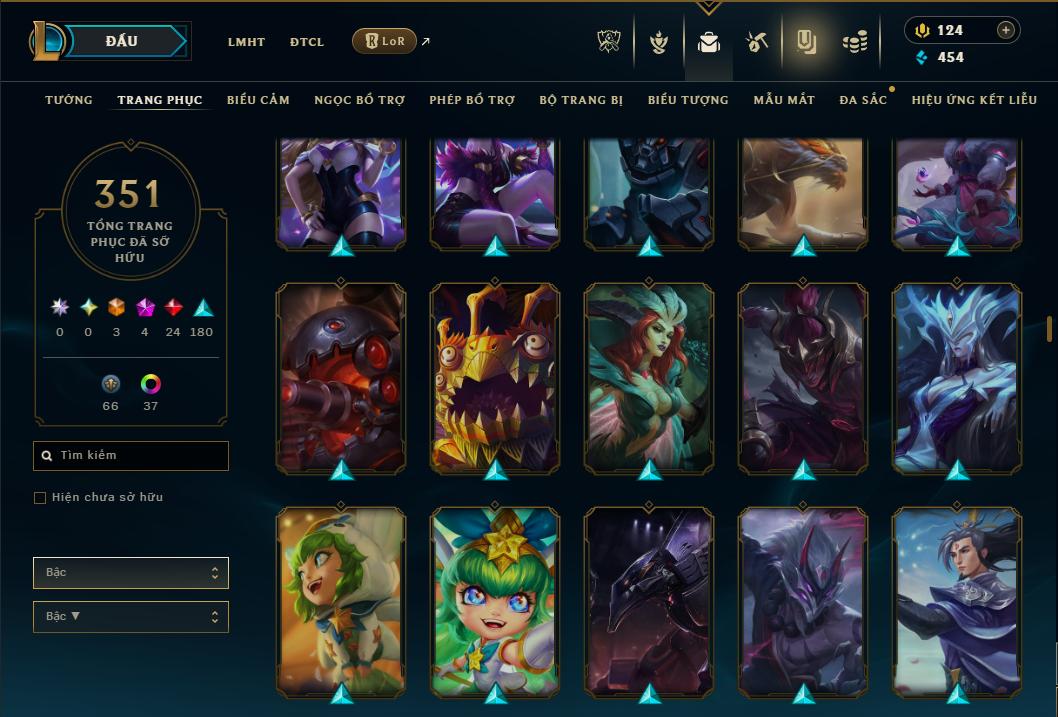Switch to the ĐA SẮC chromas tab
Image resolution: width=1058 pixels, height=717 pixels.
[863, 100]
